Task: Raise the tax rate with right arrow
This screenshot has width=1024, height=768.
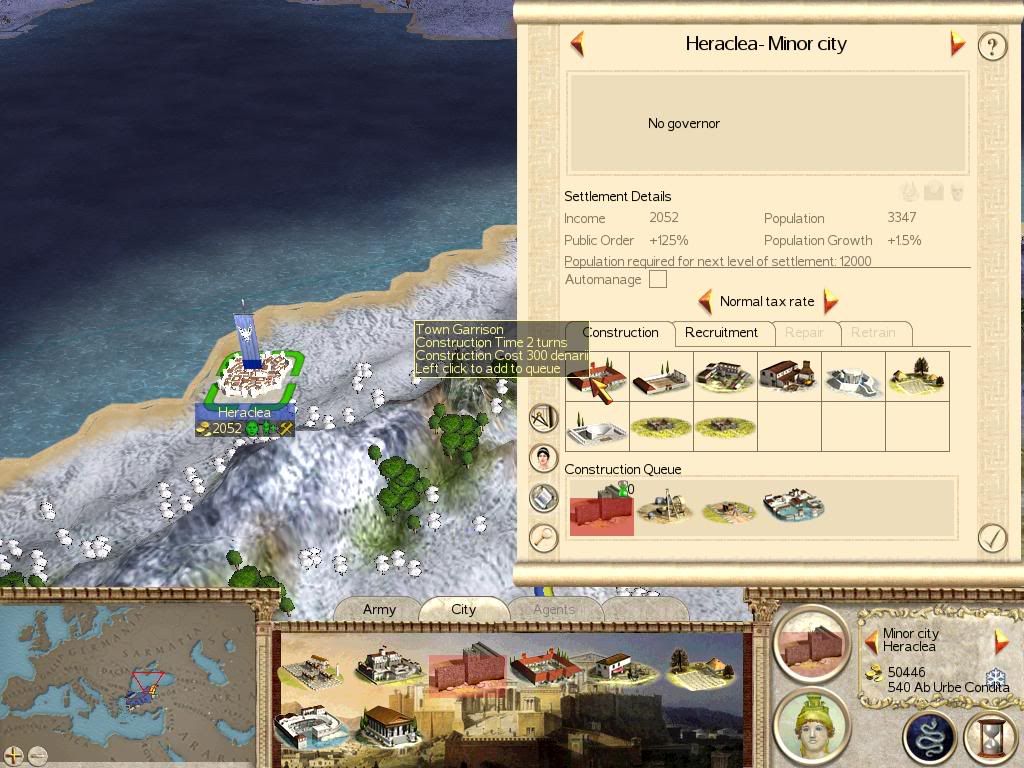Action: click(x=829, y=301)
